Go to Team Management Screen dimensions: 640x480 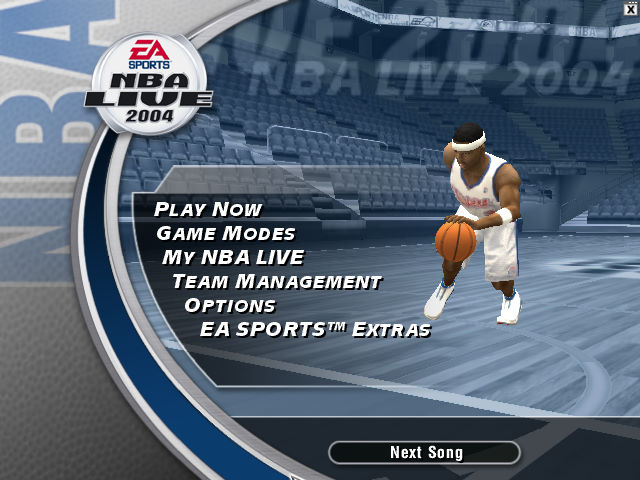point(276,282)
